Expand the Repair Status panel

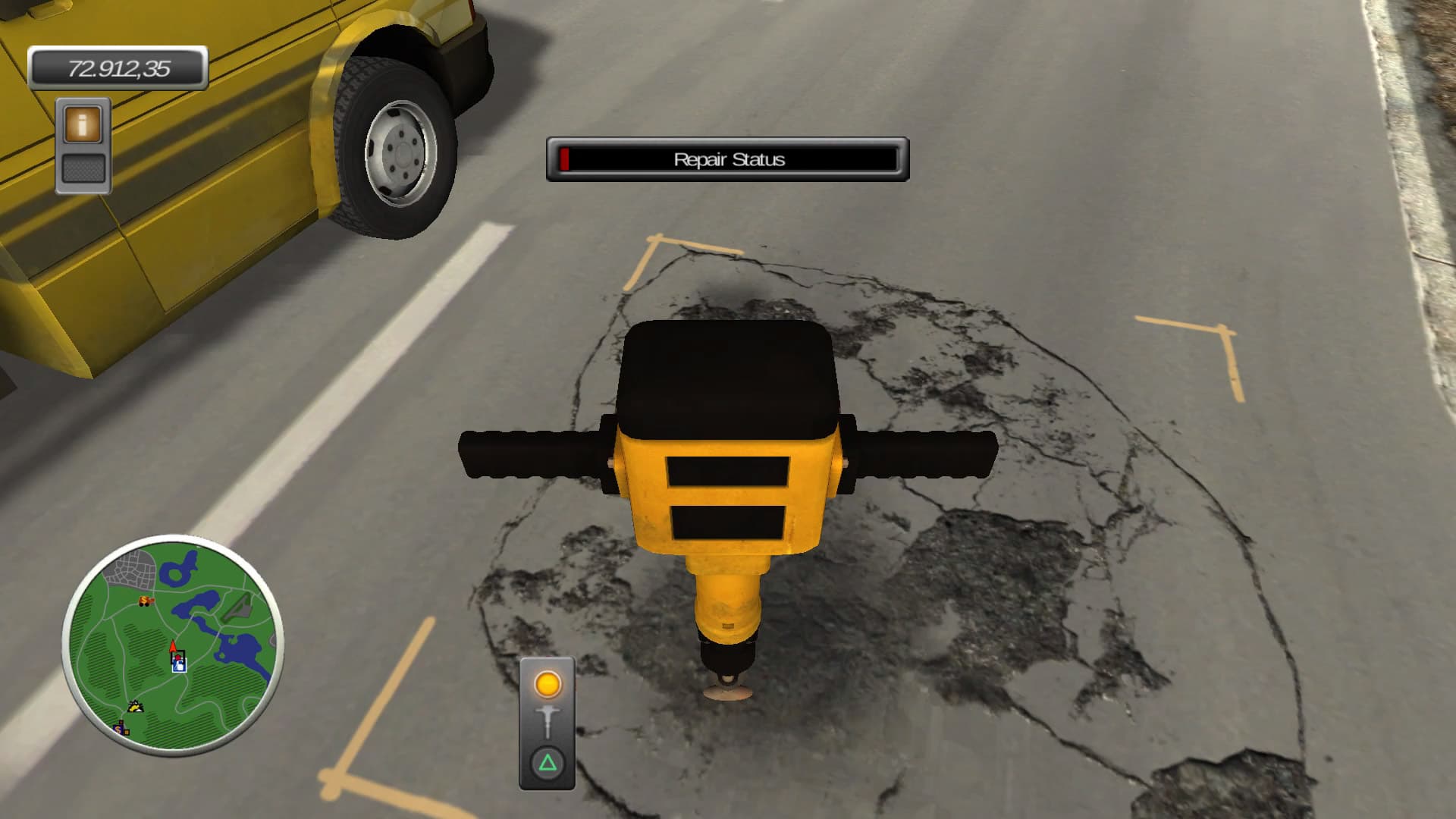coord(726,159)
